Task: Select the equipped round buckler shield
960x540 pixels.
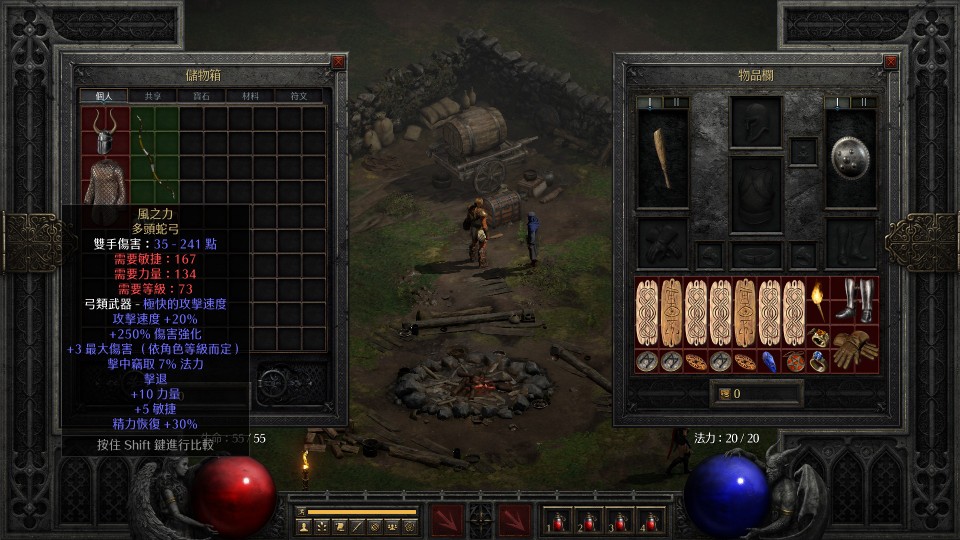Action: click(851, 157)
